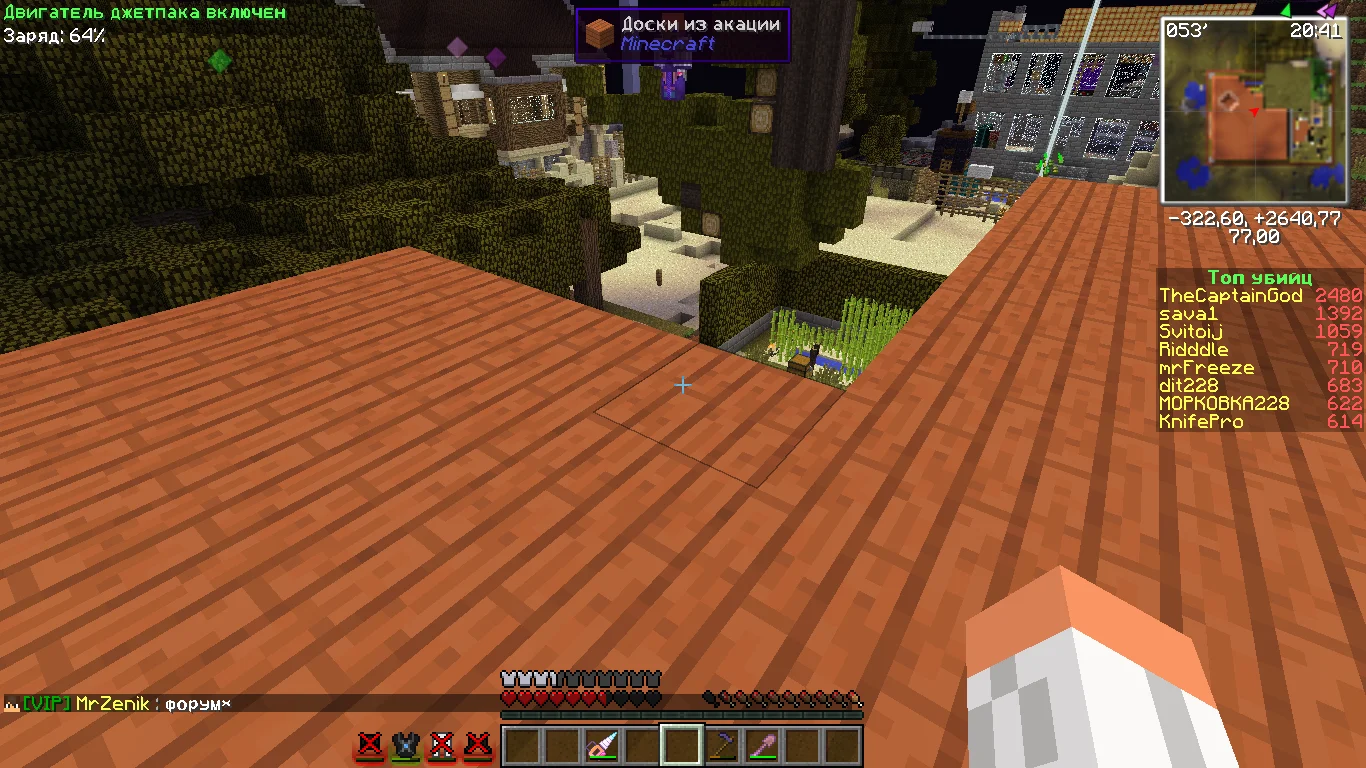Image resolution: width=1366 pixels, height=768 pixels.
Task: Click the acacia planks block tooltip
Action: click(x=683, y=35)
